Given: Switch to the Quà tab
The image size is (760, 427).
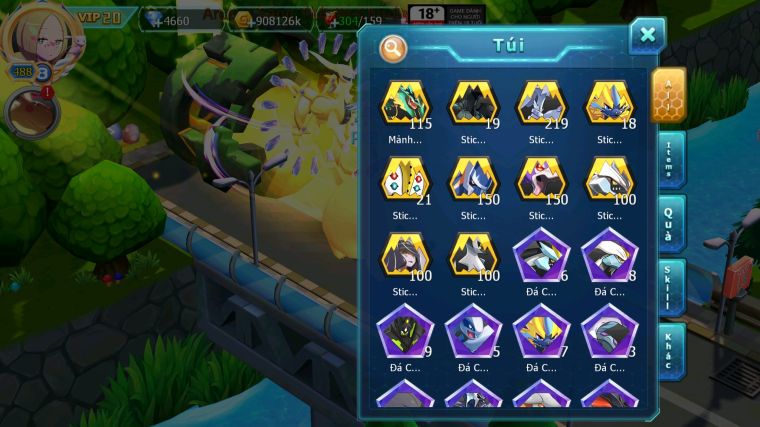Looking at the screenshot, I should [x=669, y=225].
